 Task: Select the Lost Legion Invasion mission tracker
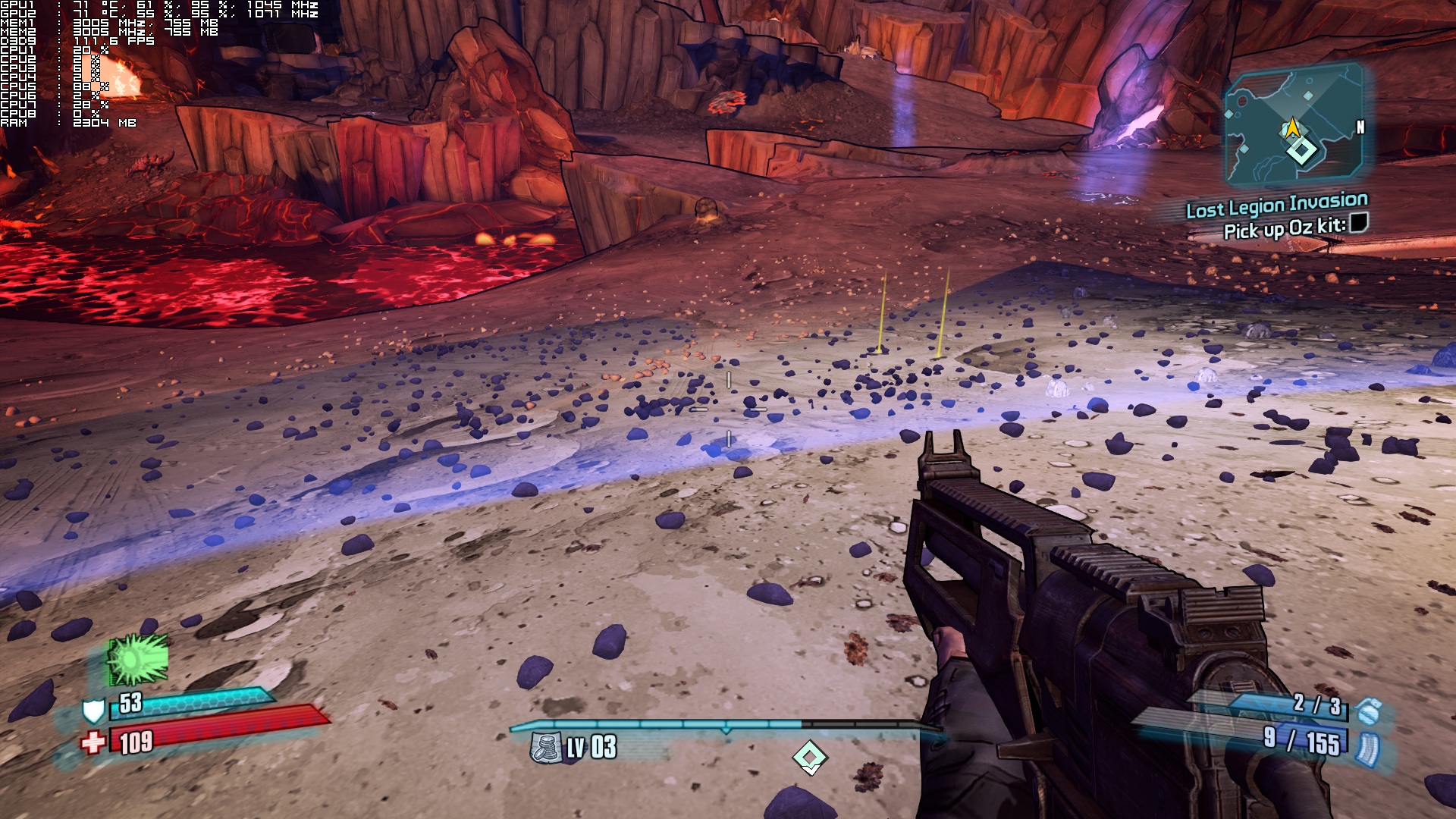(1276, 205)
